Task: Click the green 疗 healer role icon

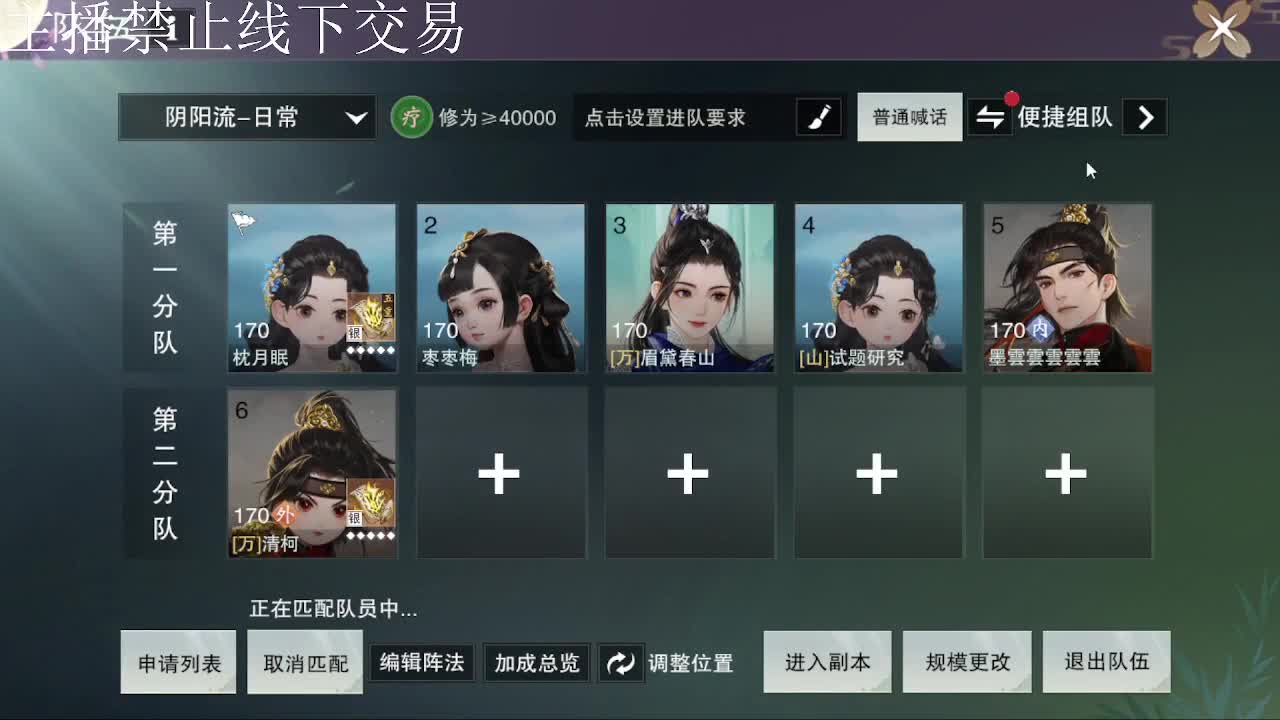Action: (x=412, y=117)
